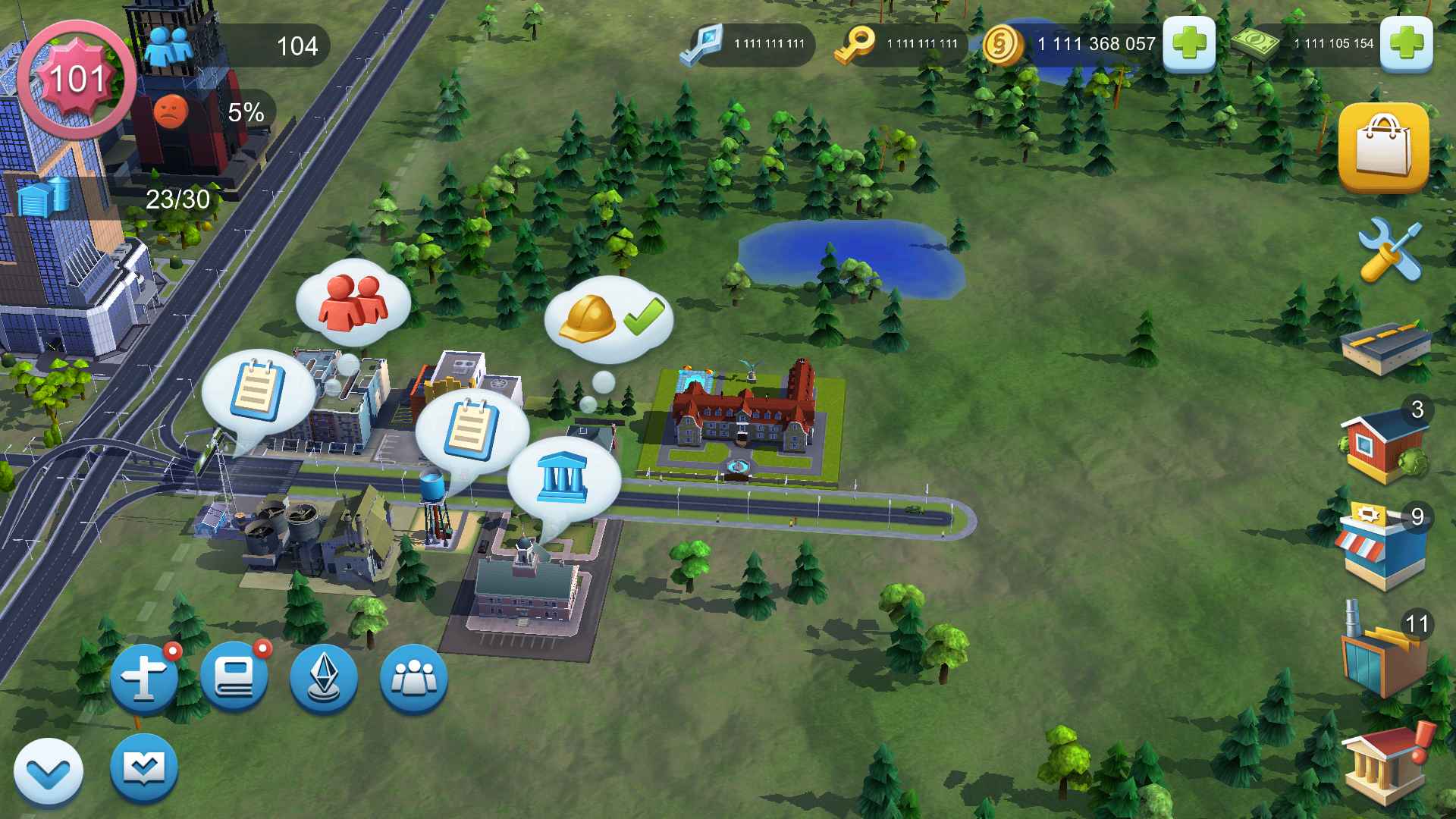Tap the city hall building bubble
The height and width of the screenshot is (819, 1456).
(x=563, y=476)
